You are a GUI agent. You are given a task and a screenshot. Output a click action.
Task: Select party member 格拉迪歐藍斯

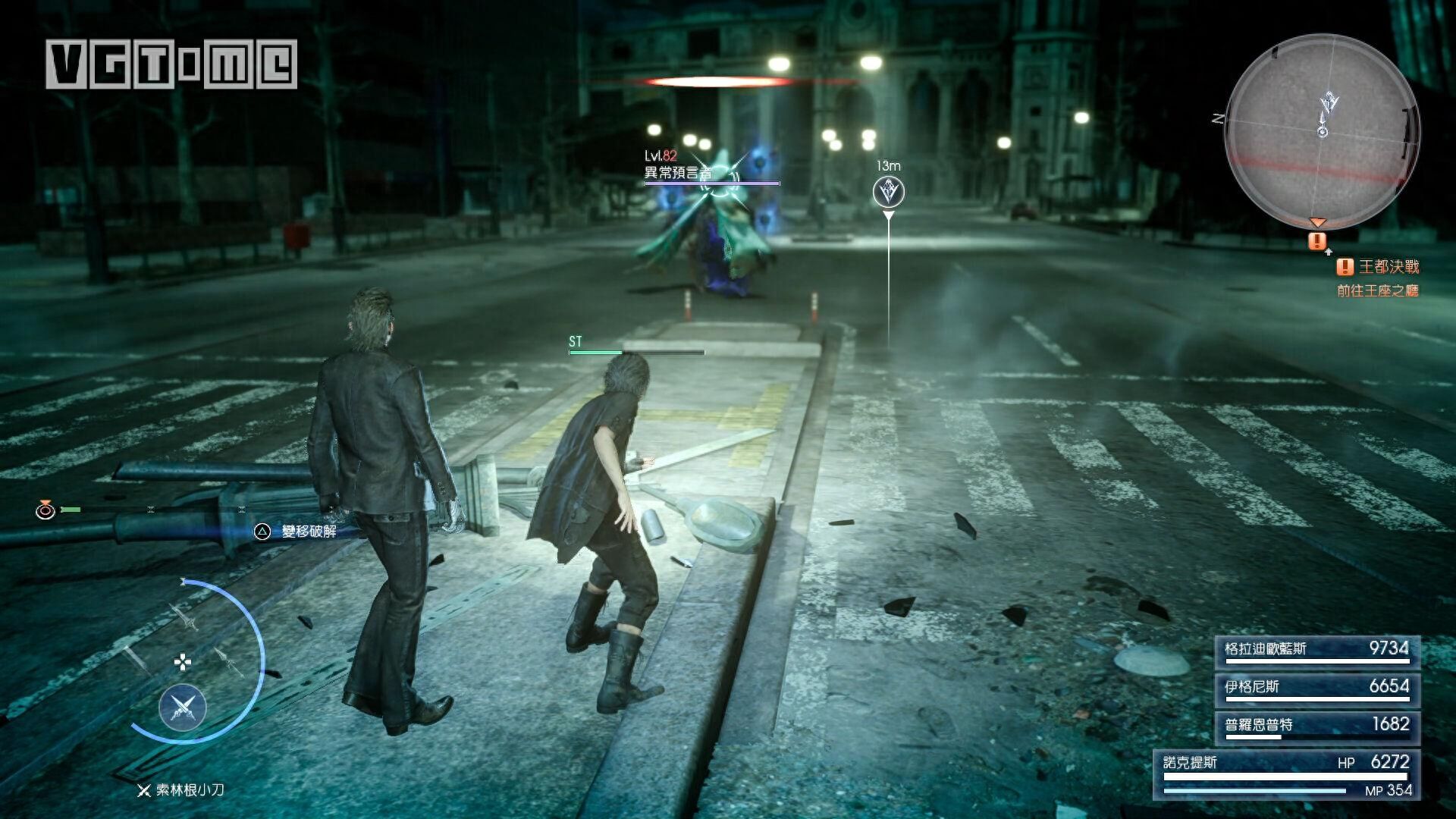[x=1317, y=651]
